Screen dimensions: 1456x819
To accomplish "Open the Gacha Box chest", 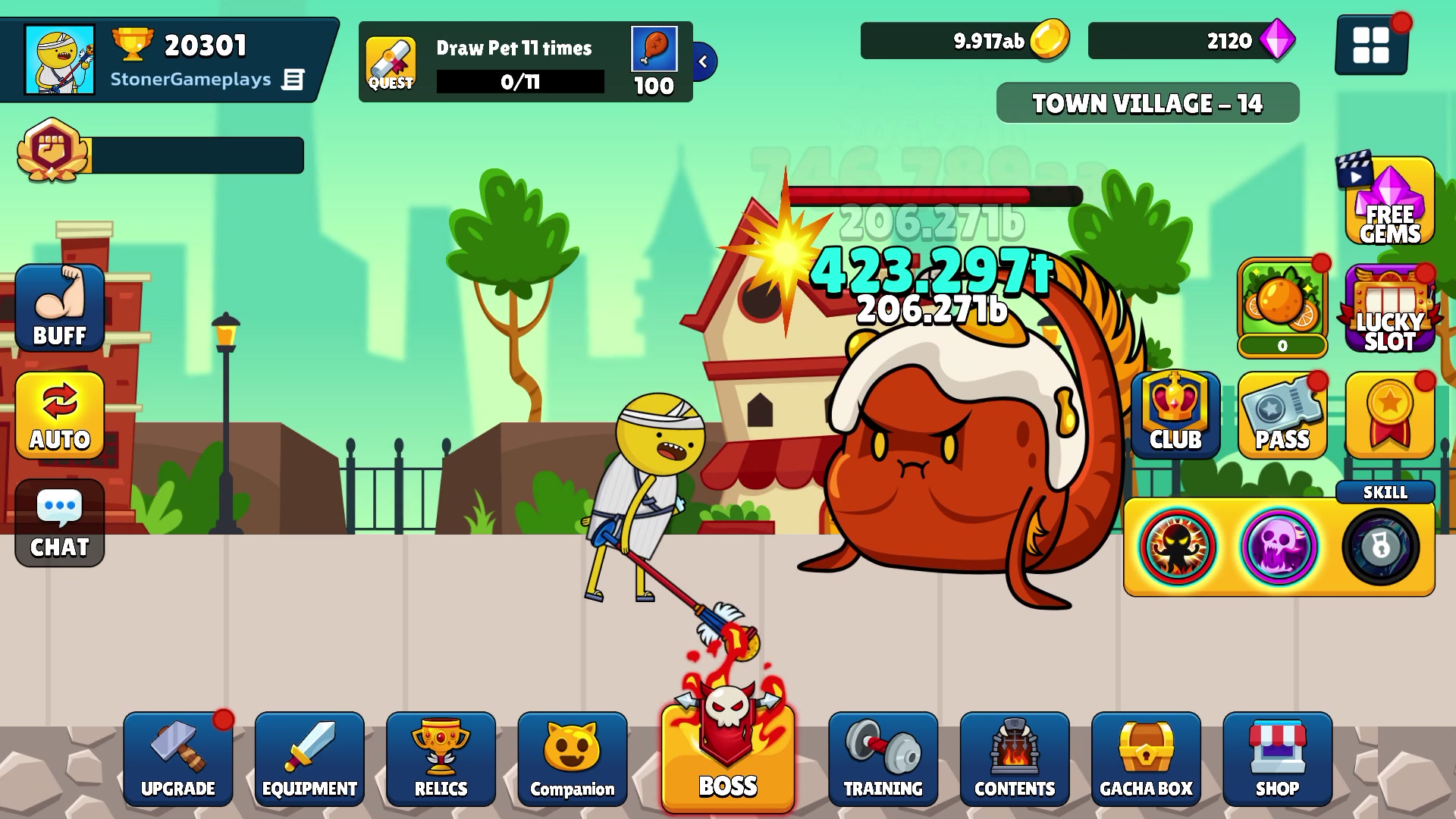I will point(1147,758).
